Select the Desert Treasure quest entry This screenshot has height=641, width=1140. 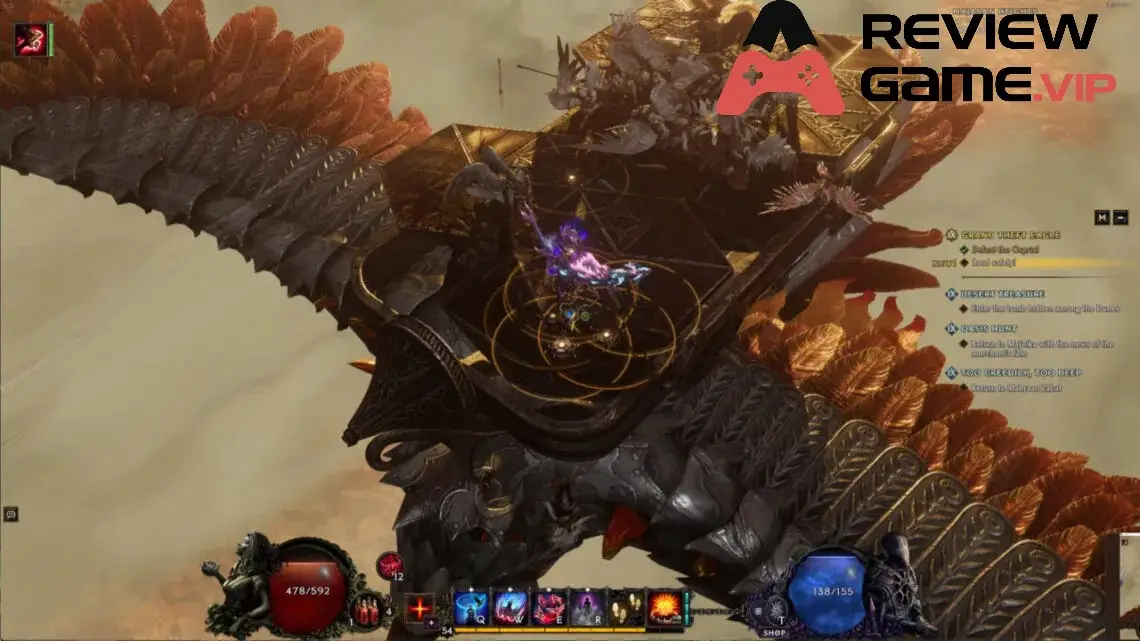1002,294
